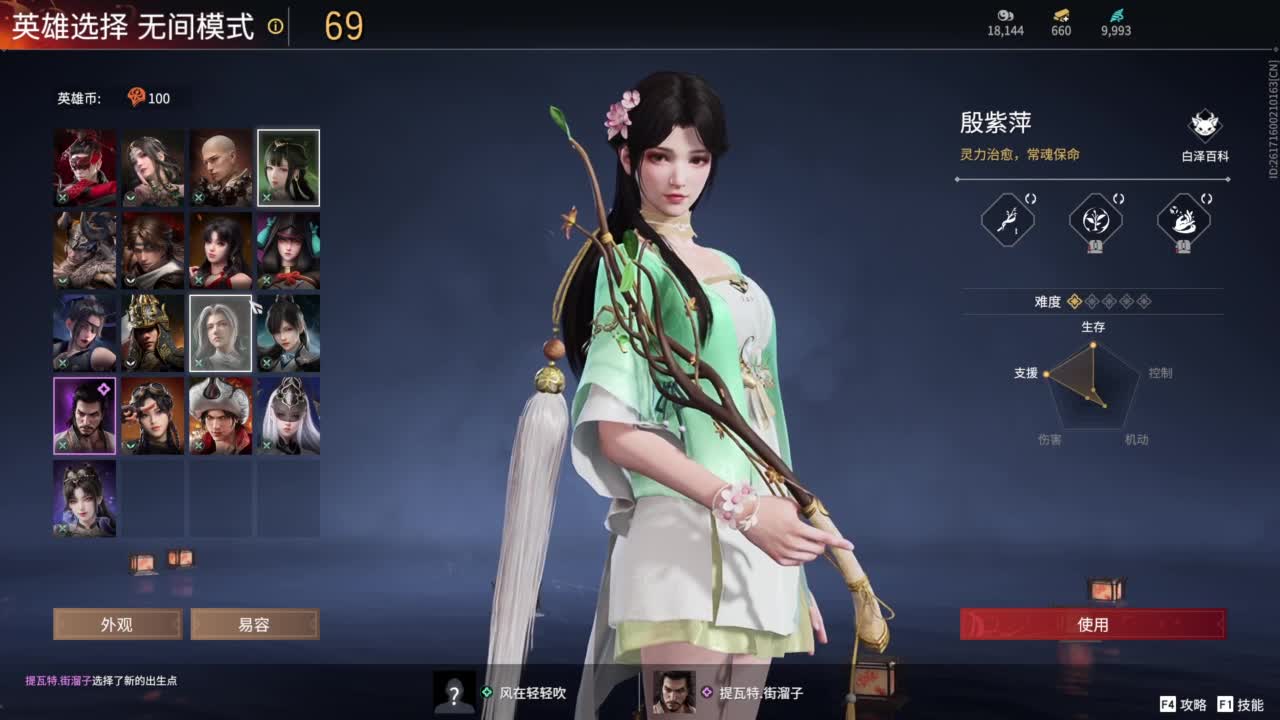Click the tael currency coin icon
The height and width of the screenshot is (720, 1280).
[x=1003, y=17]
